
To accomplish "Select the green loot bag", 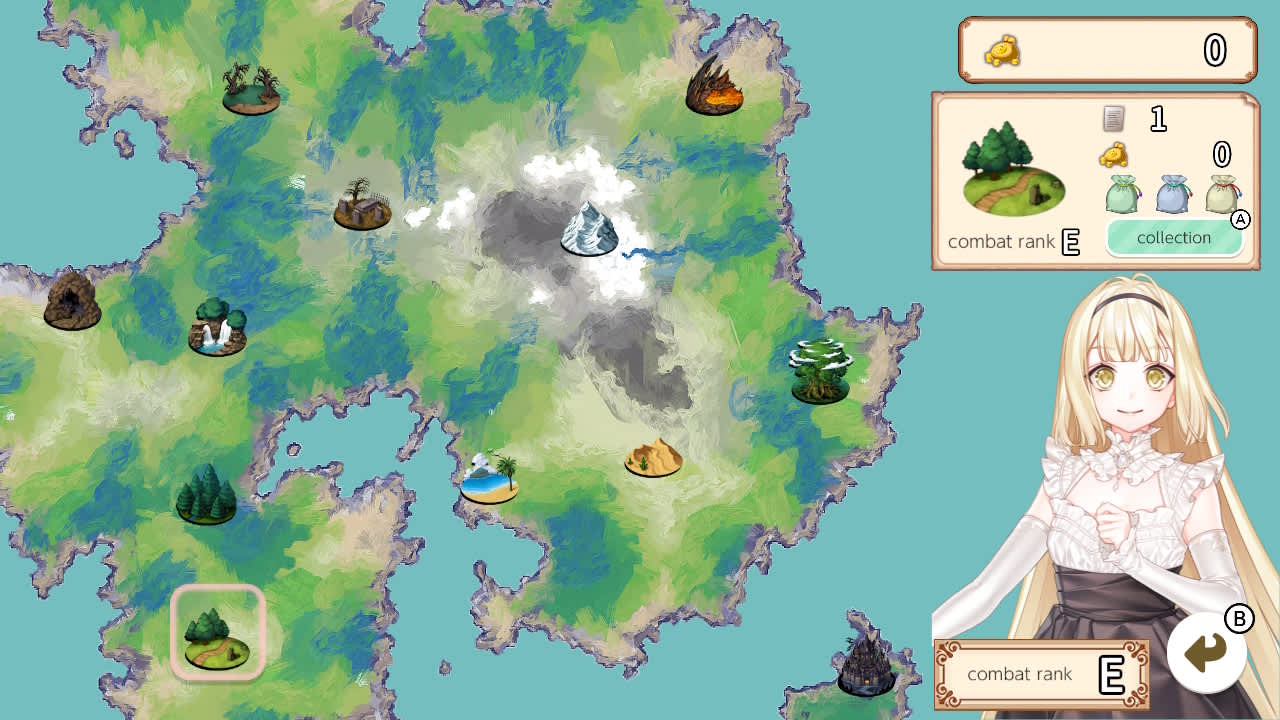I will (1121, 195).
